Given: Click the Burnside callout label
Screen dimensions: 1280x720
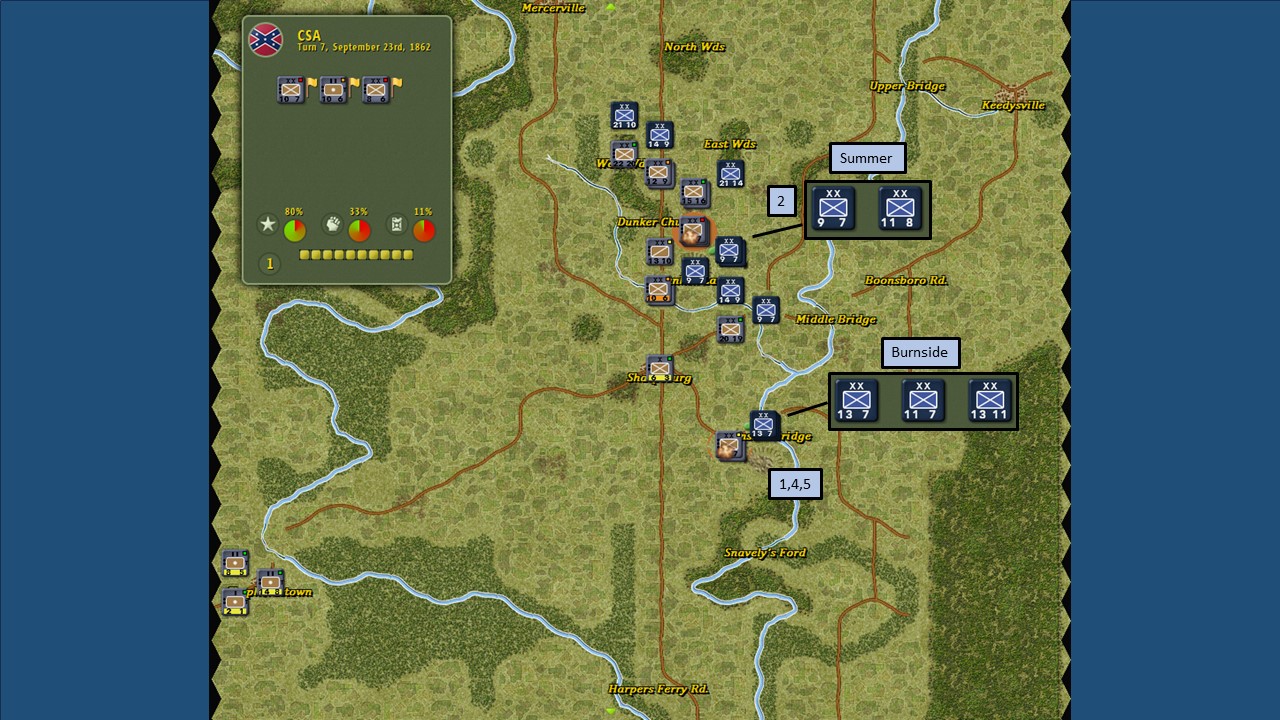Looking at the screenshot, I should click(x=920, y=352).
